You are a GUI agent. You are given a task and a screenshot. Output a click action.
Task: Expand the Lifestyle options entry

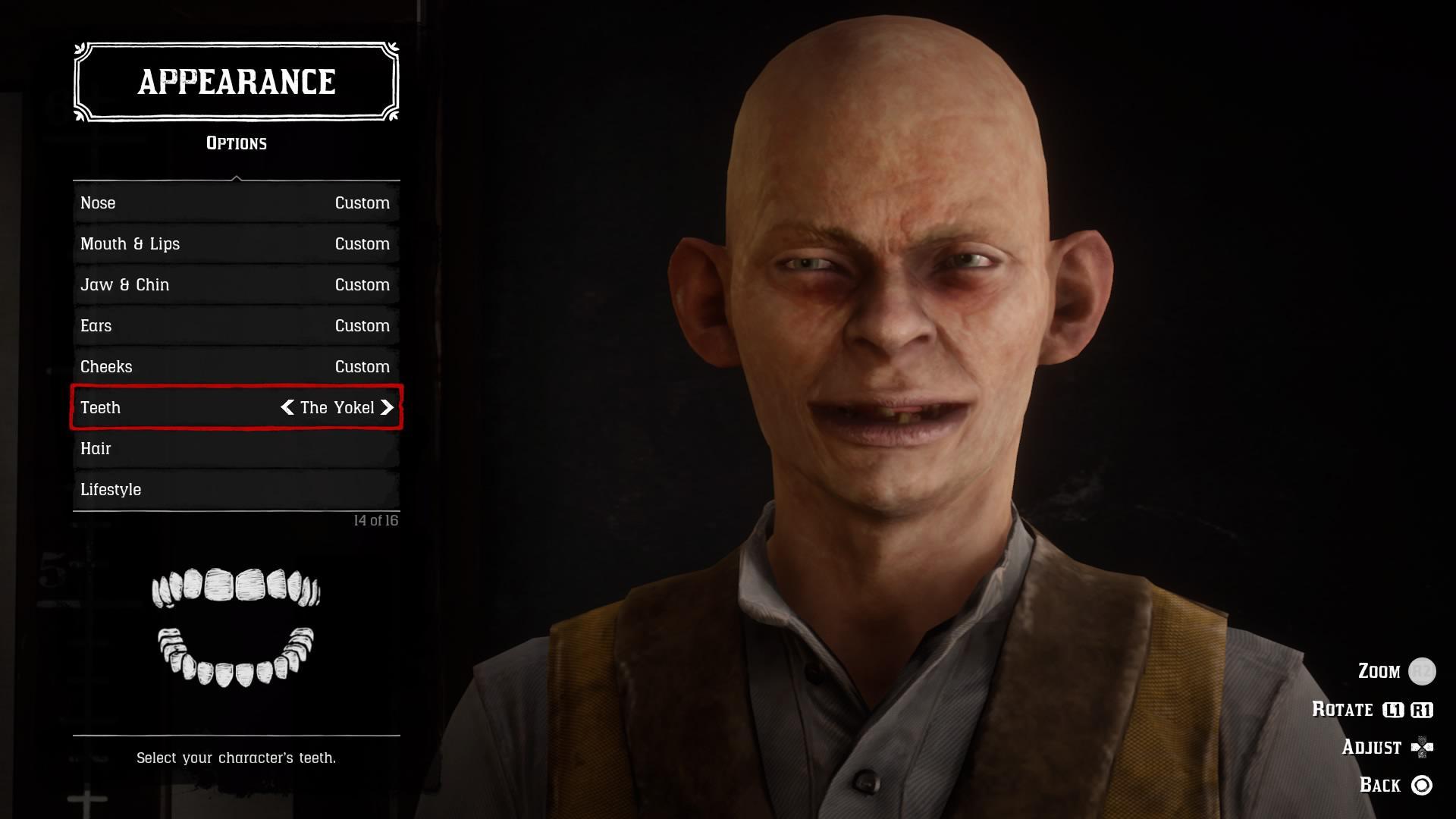tap(235, 489)
